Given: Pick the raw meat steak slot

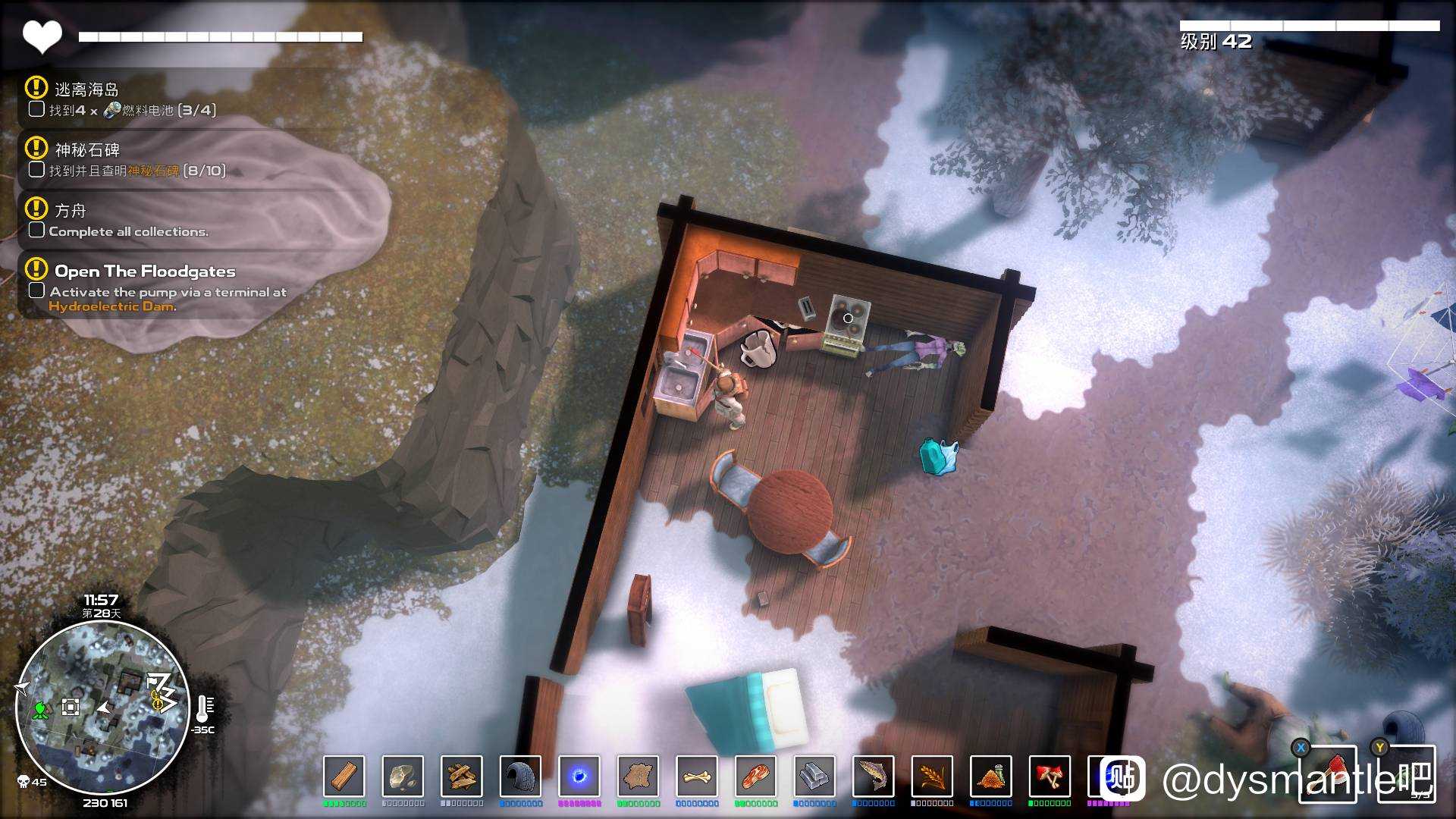Looking at the screenshot, I should 755,777.
